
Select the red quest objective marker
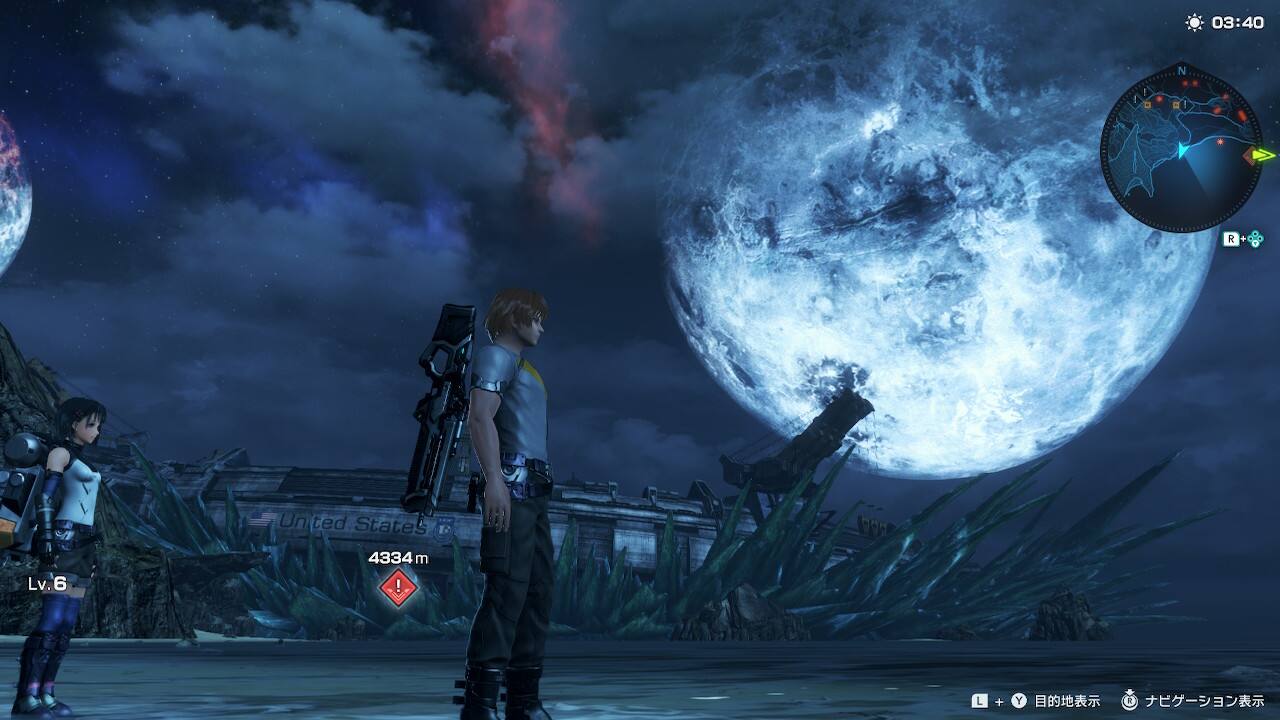pyautogui.click(x=398, y=586)
